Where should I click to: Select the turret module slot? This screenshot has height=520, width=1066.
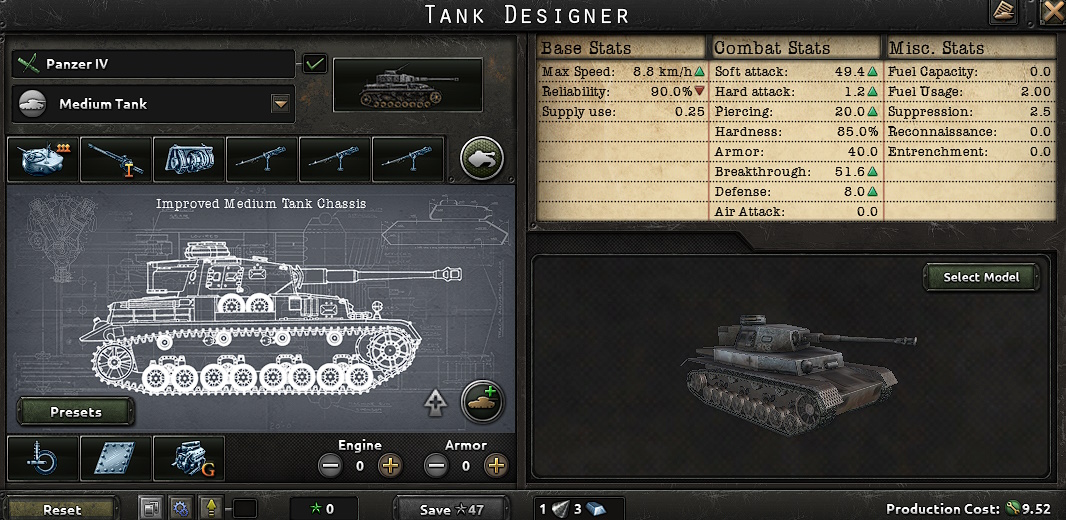[x=43, y=159]
